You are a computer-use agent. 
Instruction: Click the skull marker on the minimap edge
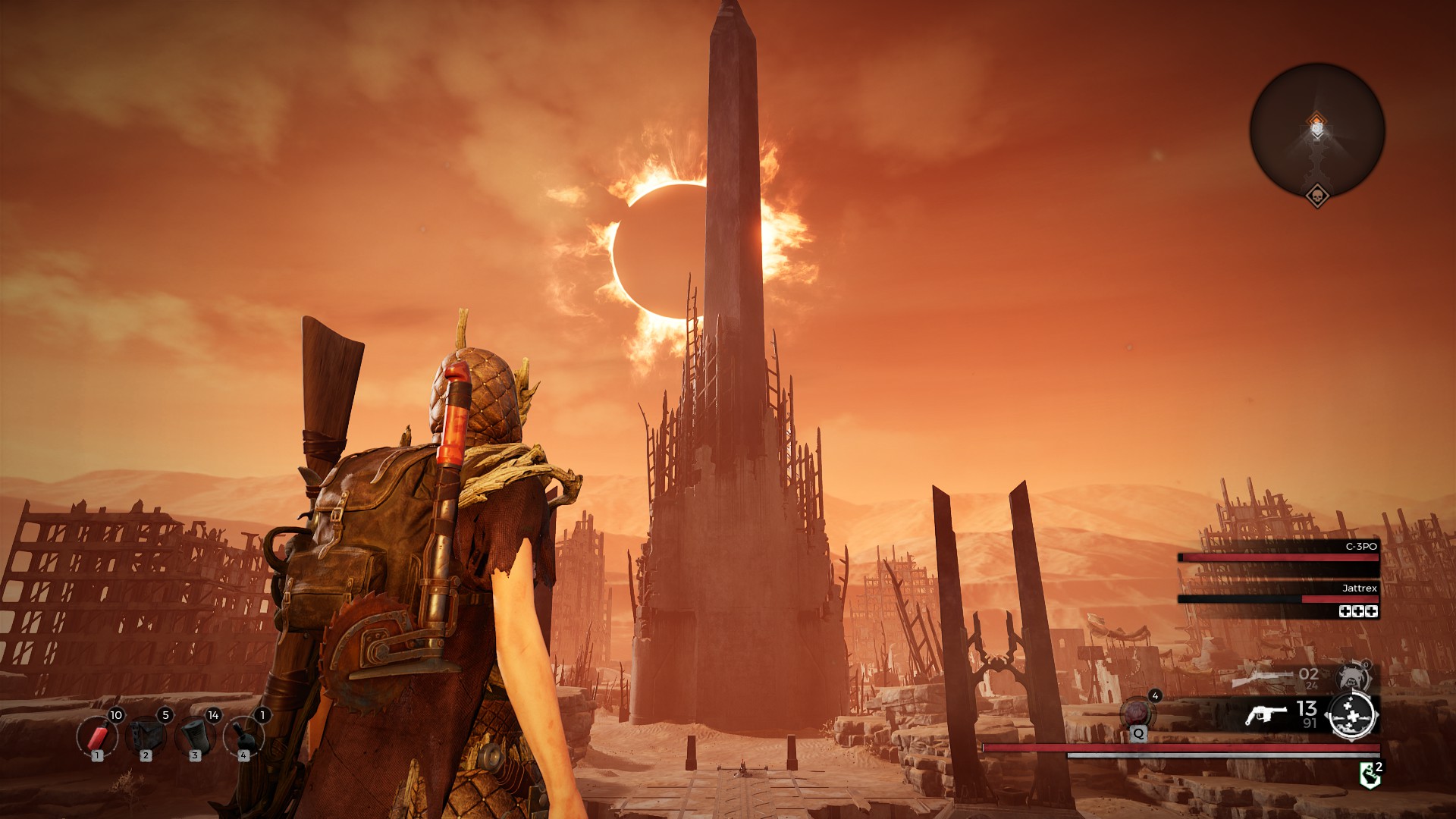click(x=1317, y=196)
